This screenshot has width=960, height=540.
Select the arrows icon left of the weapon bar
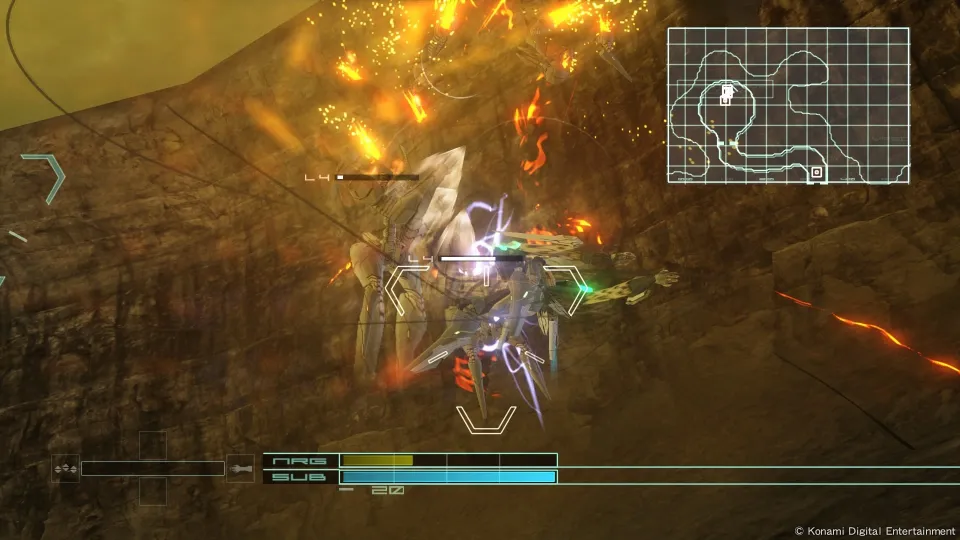pyautogui.click(x=66, y=468)
